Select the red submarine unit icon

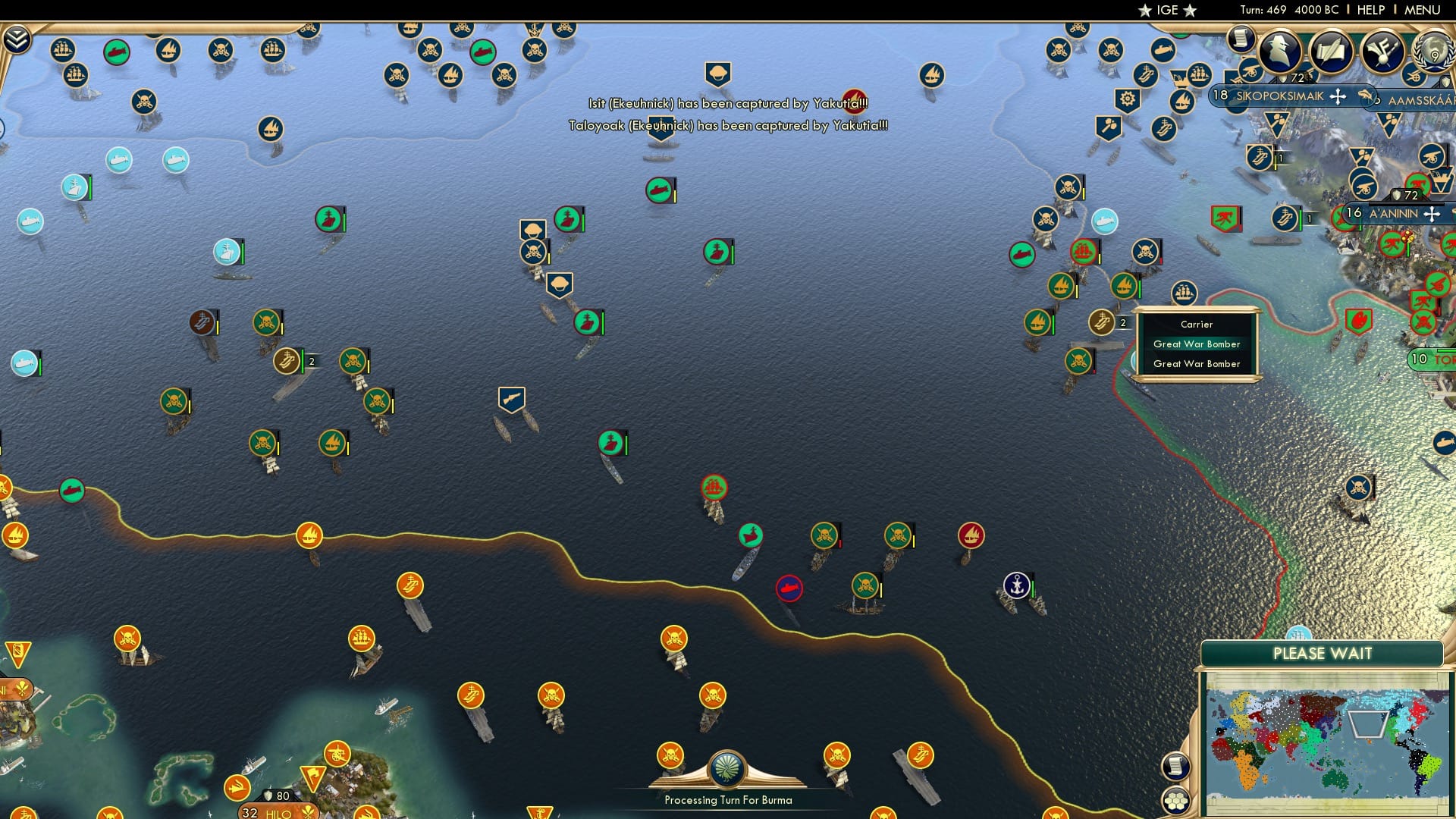pyautogui.click(x=789, y=588)
